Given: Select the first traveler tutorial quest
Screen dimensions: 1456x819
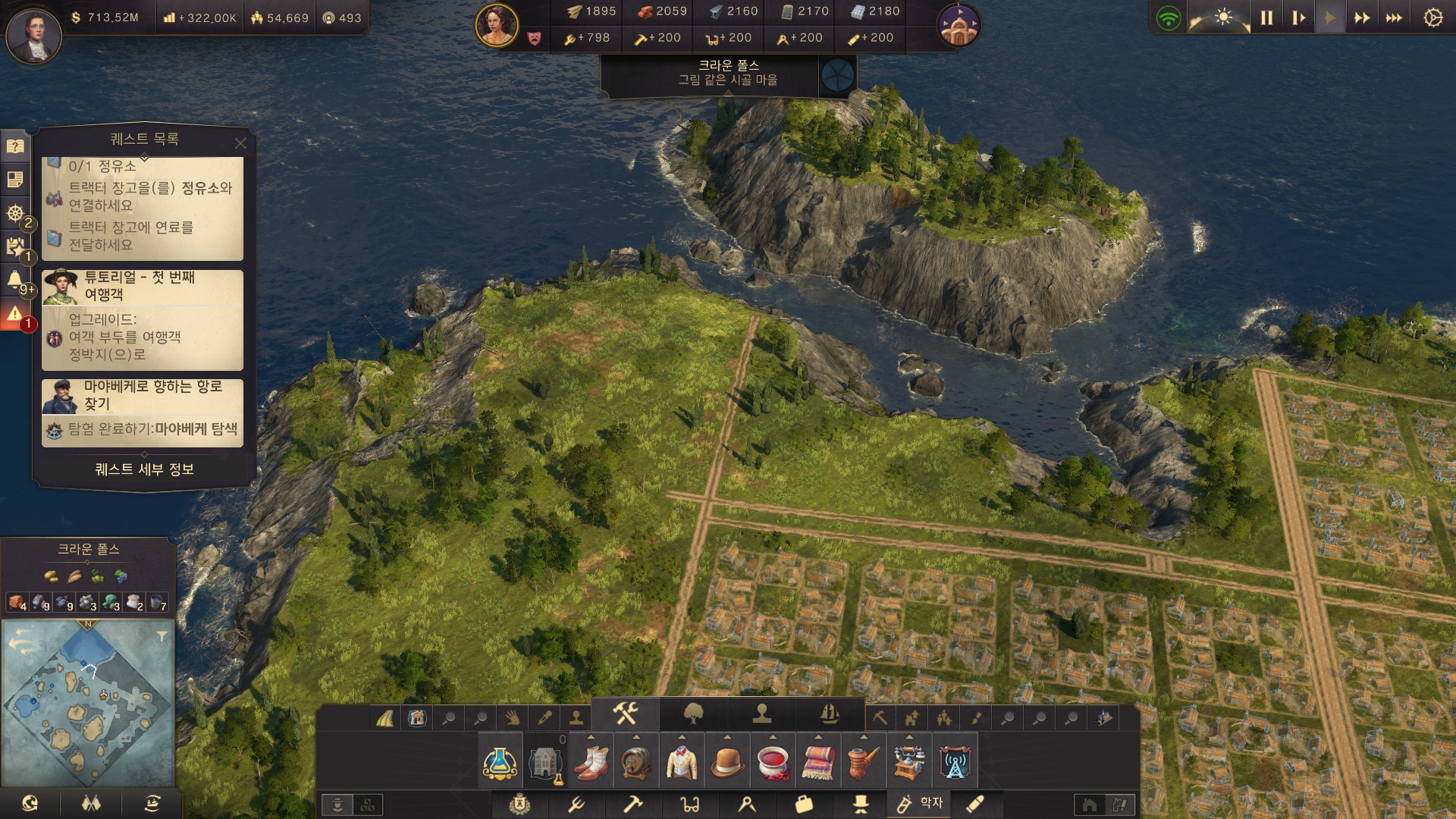Looking at the screenshot, I should [x=143, y=319].
